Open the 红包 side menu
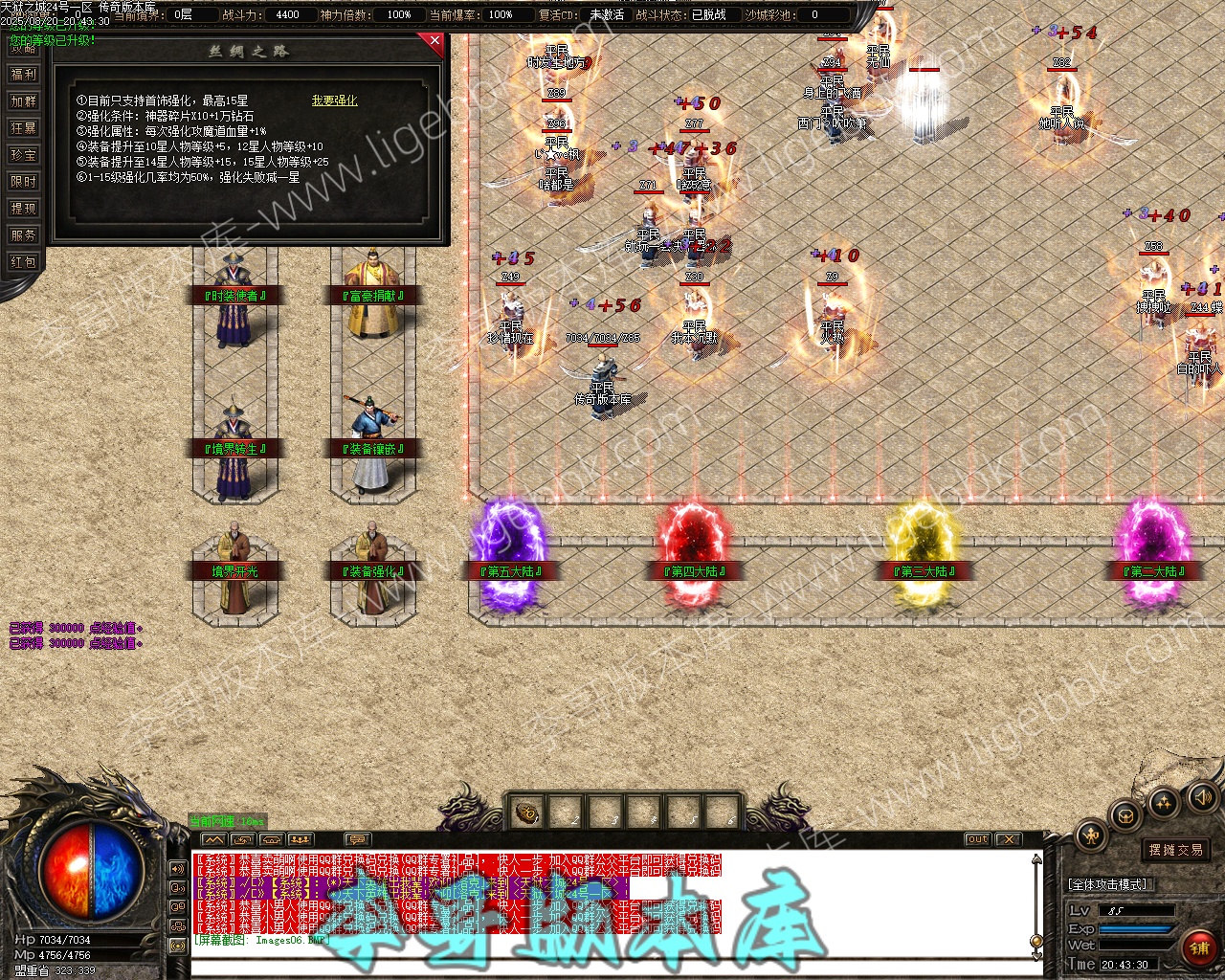The width and height of the screenshot is (1225, 980). coord(23,262)
